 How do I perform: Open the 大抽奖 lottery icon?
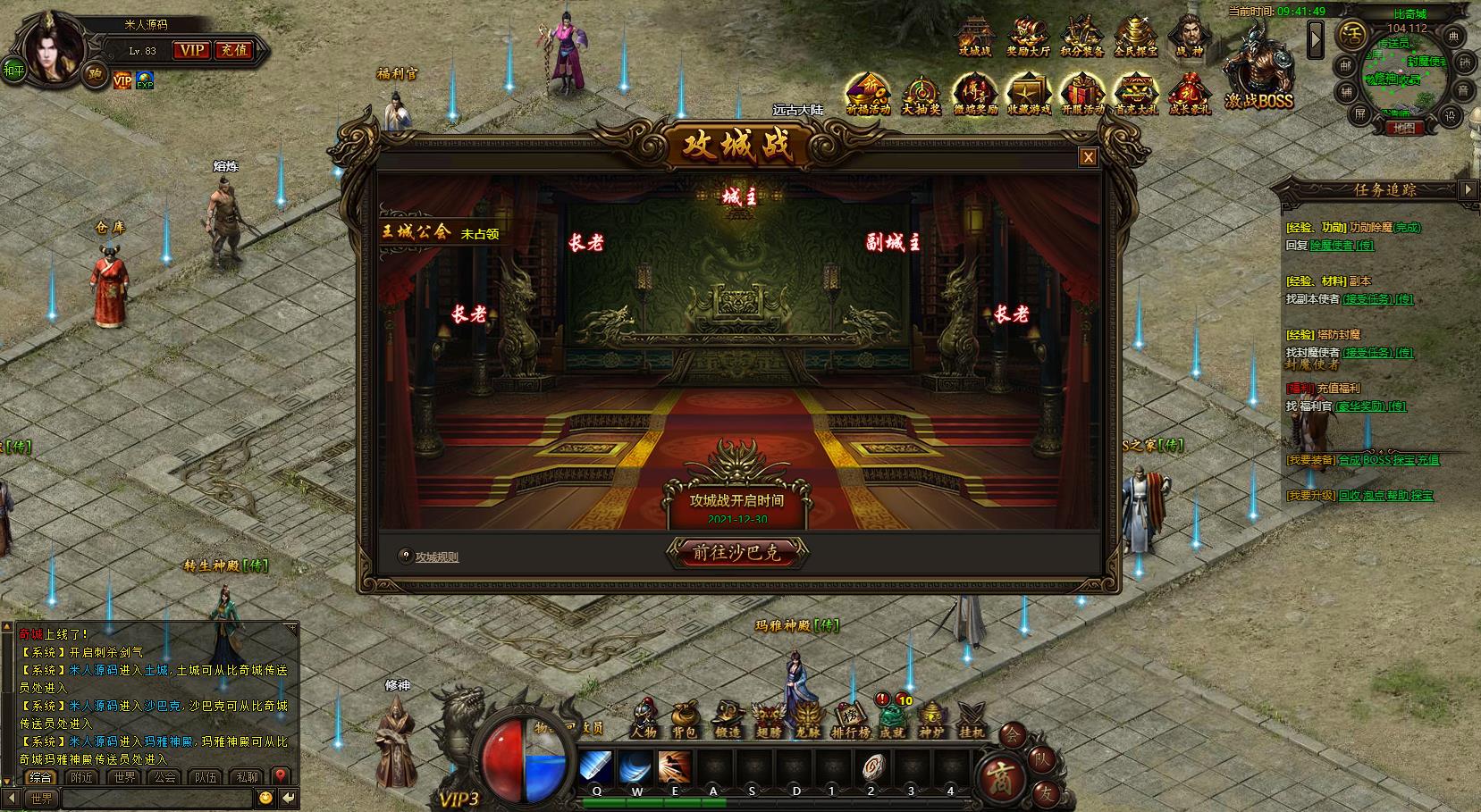pyautogui.click(x=921, y=94)
